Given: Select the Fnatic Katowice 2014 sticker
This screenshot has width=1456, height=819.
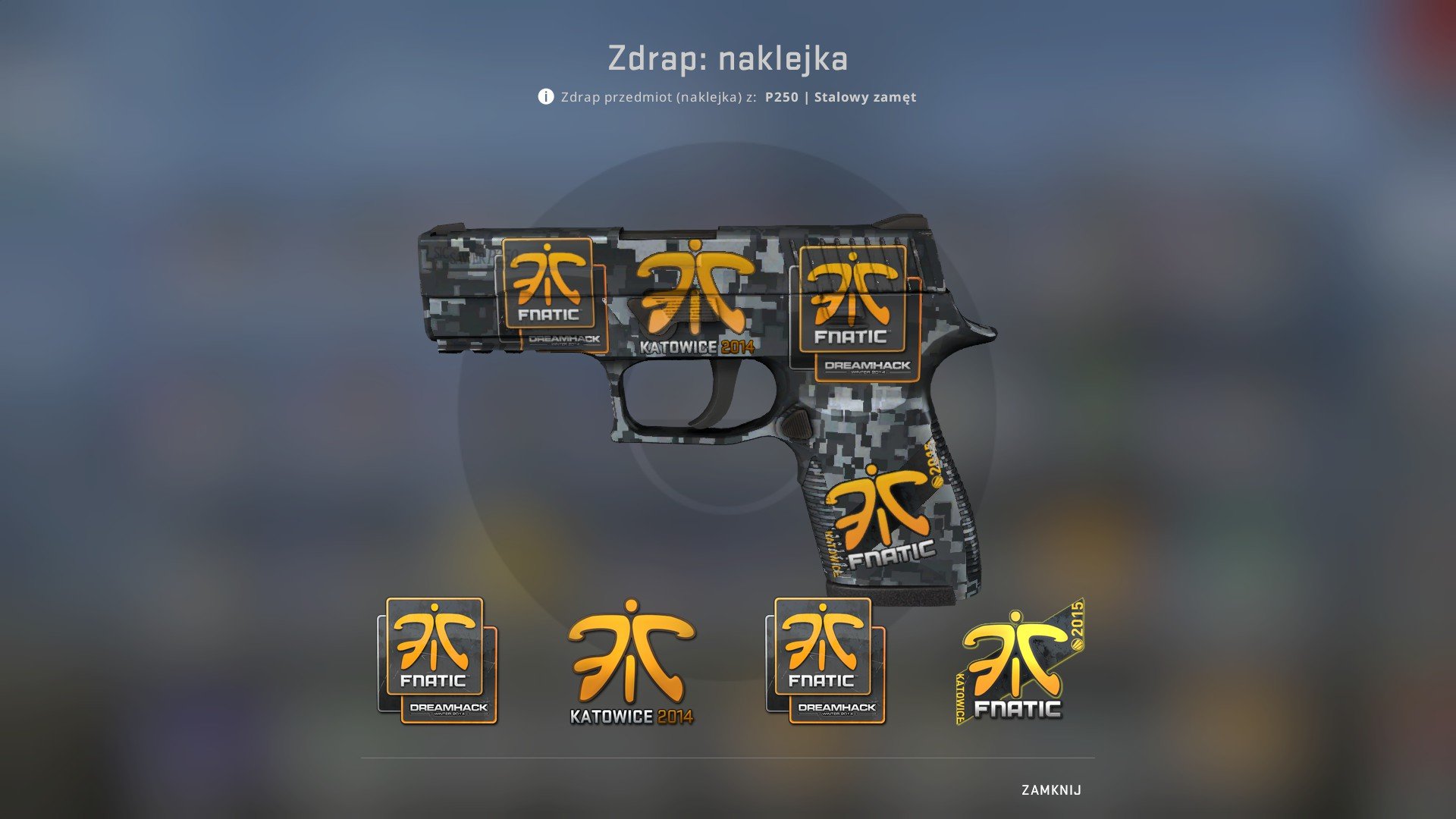Looking at the screenshot, I should (x=632, y=662).
